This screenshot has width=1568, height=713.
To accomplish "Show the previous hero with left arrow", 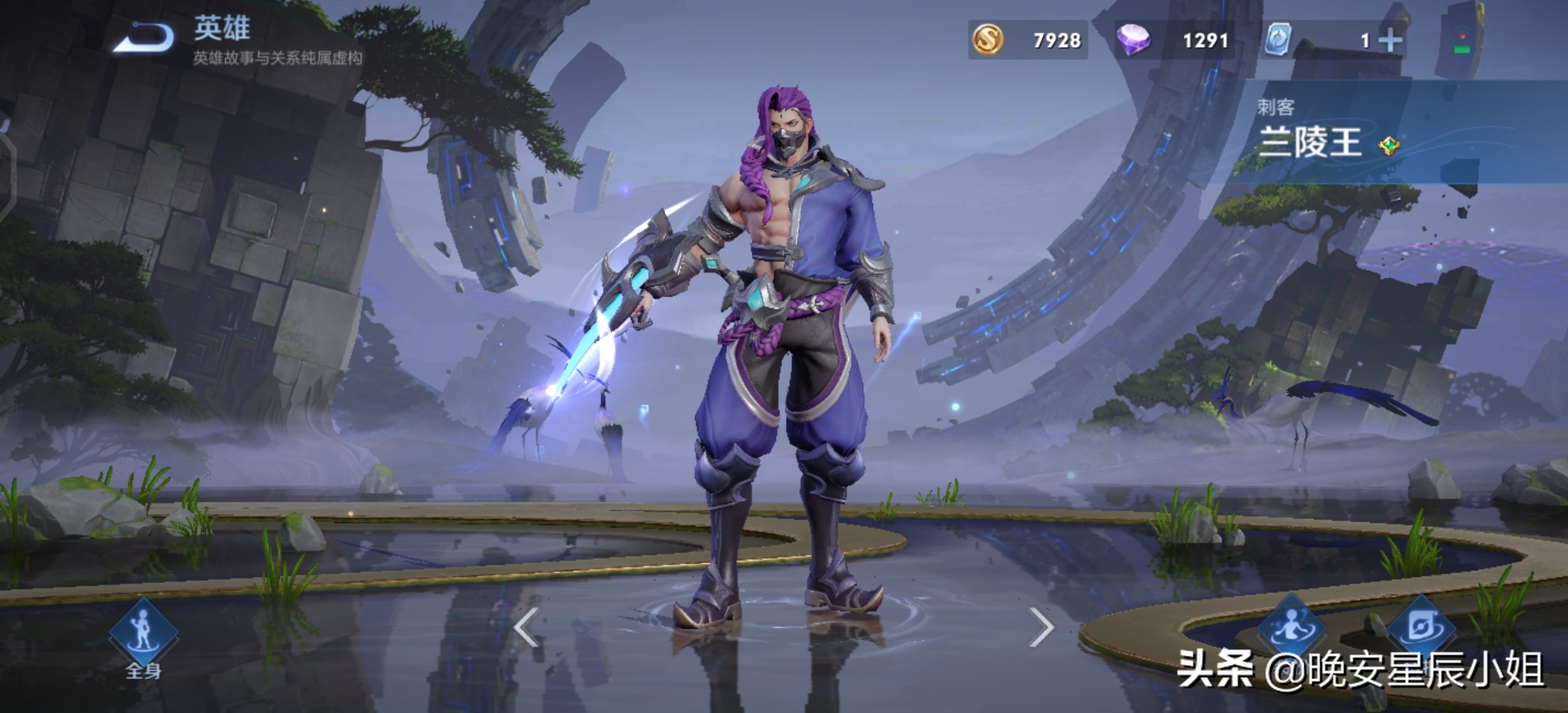I will point(527,627).
